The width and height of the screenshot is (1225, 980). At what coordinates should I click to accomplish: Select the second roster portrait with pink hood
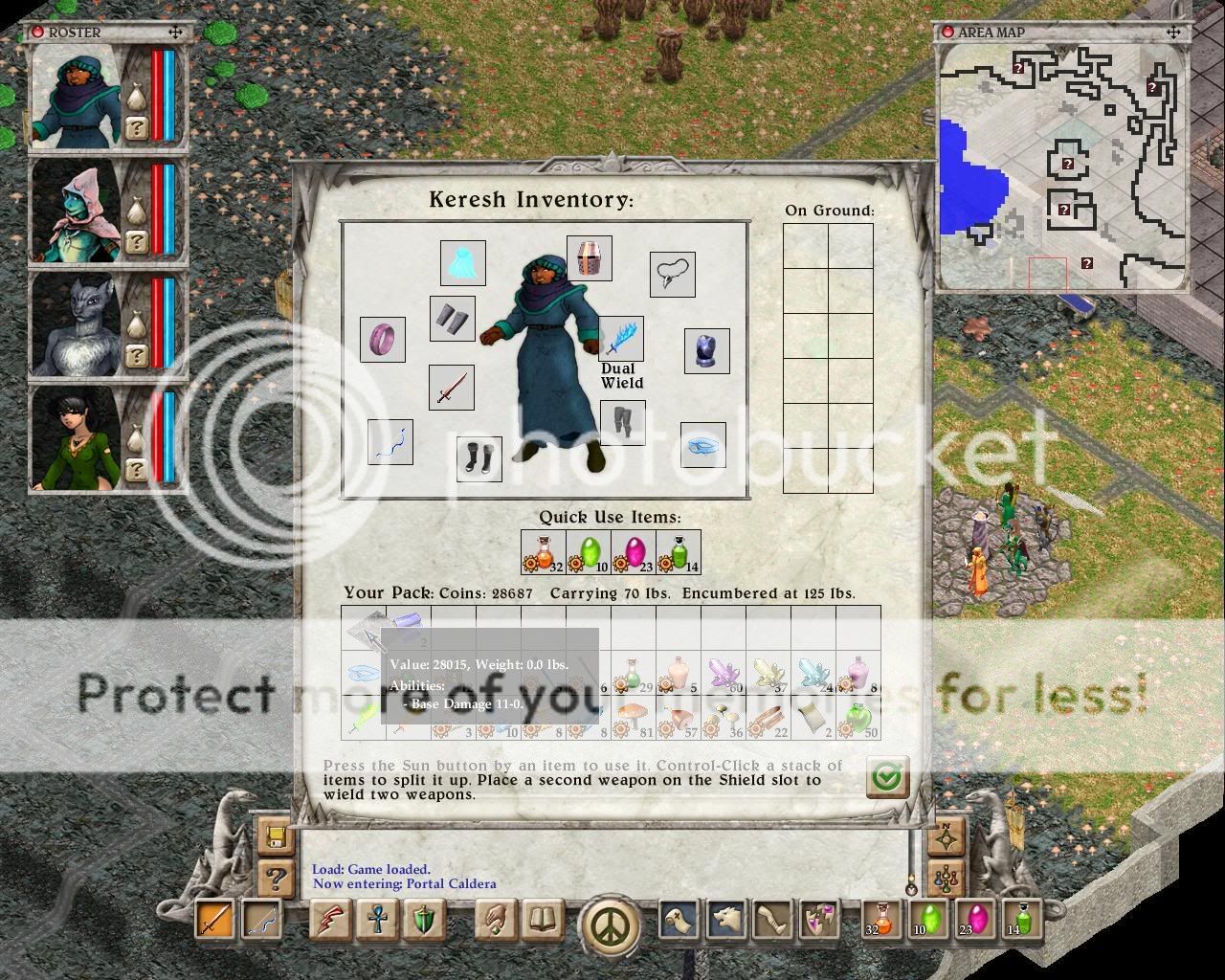click(x=78, y=211)
